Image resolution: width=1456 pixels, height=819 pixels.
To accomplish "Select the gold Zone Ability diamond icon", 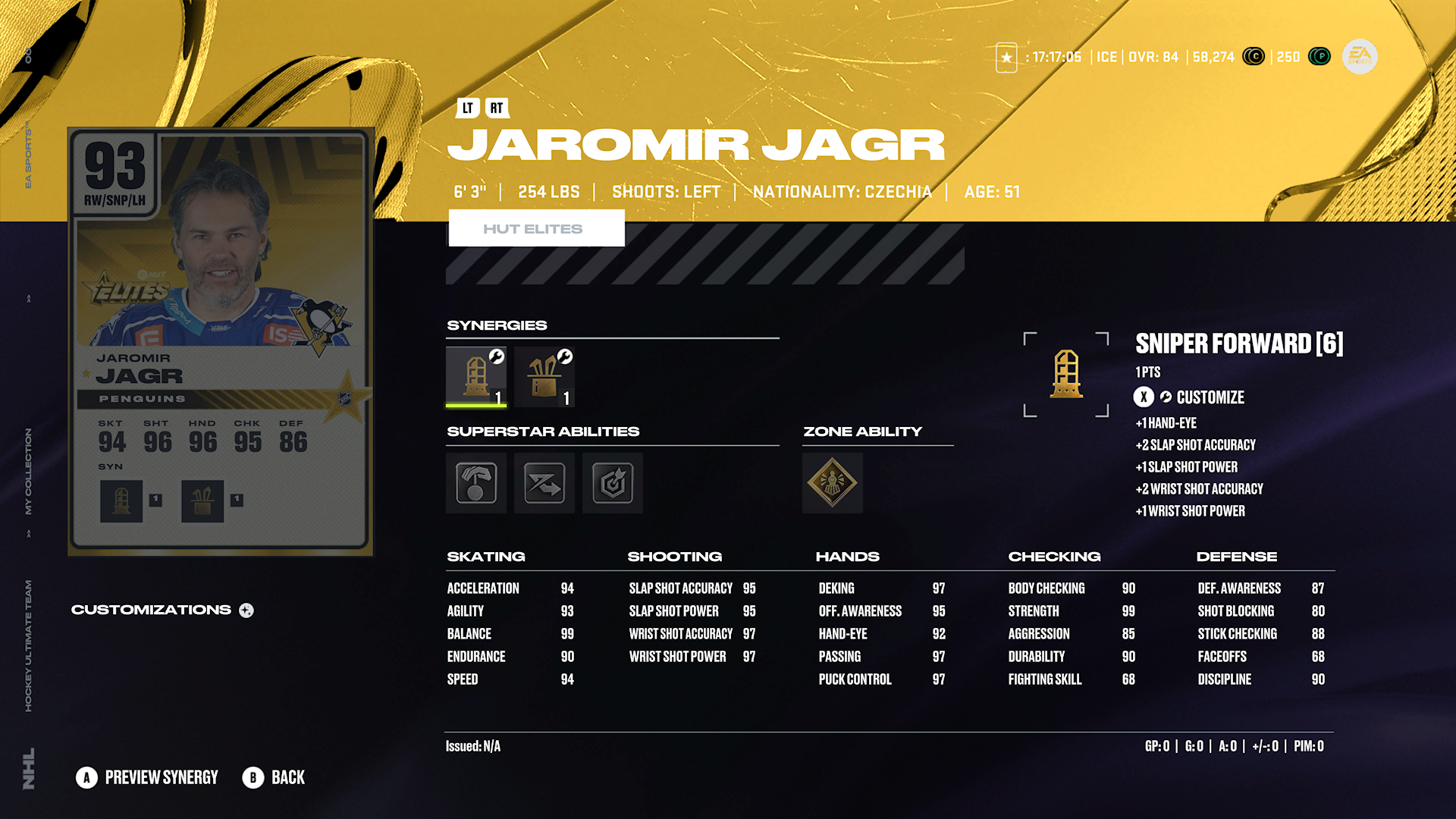I will pos(832,483).
